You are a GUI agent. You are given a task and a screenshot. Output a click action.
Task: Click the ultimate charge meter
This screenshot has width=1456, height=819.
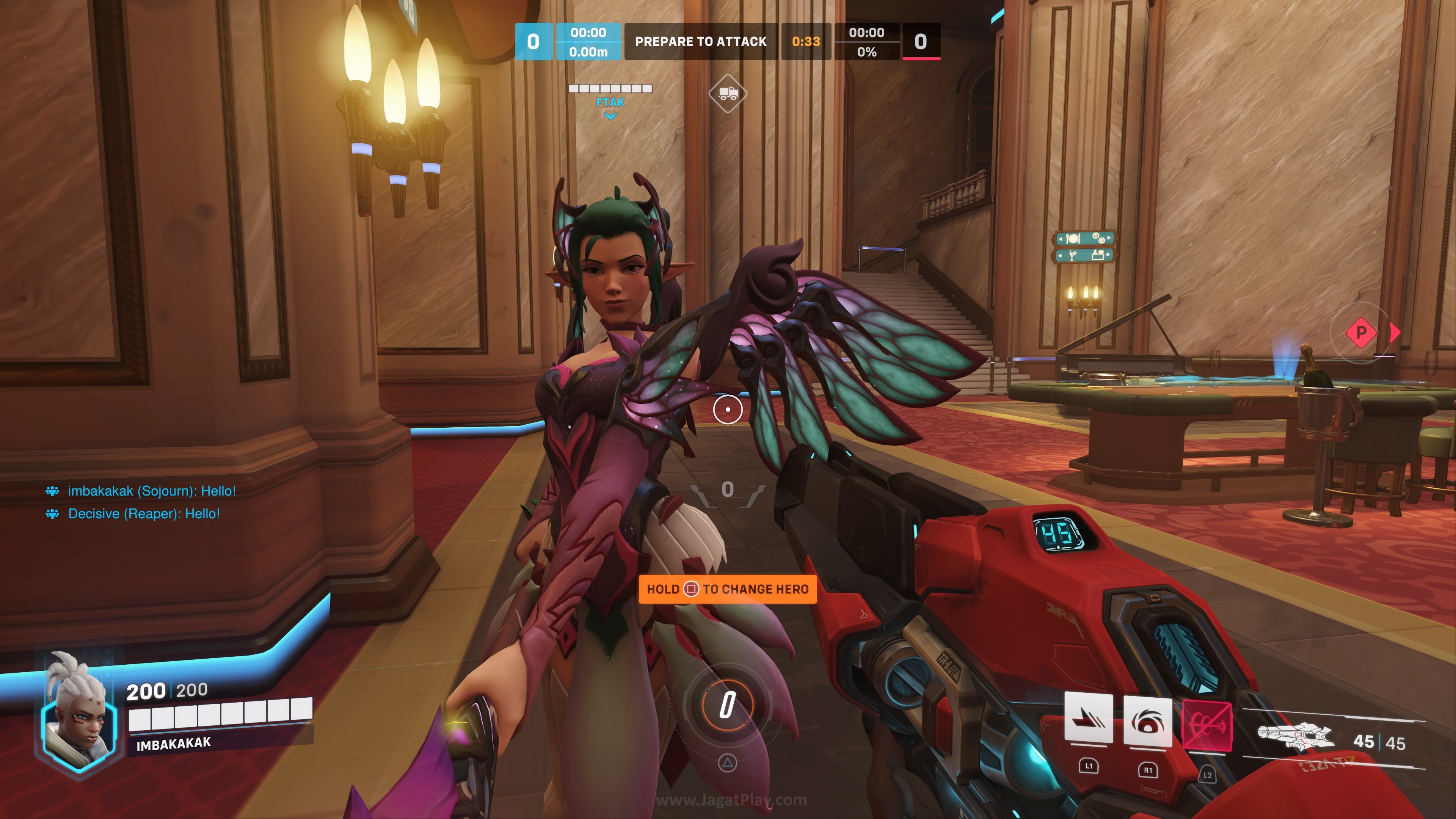[x=728, y=705]
